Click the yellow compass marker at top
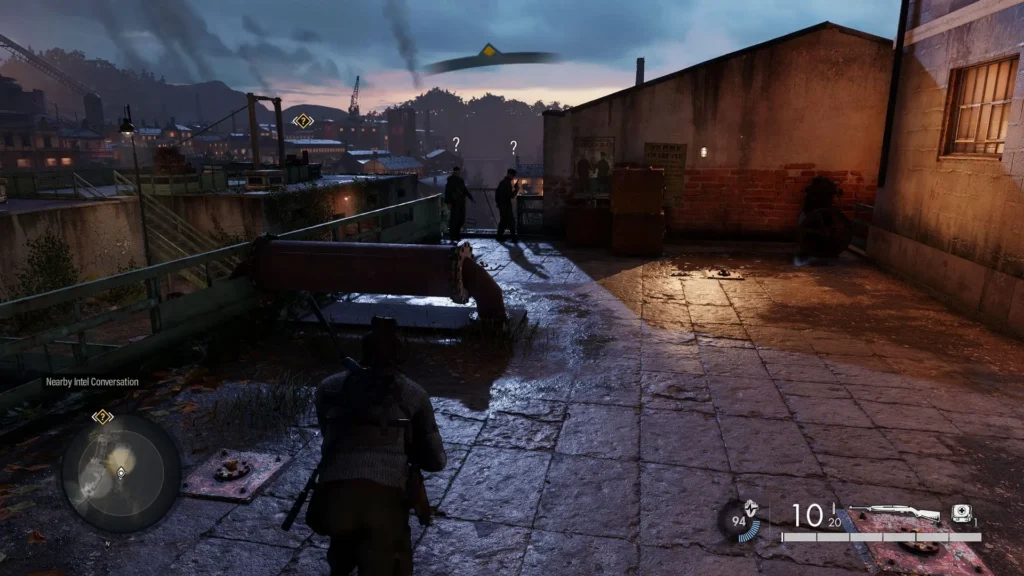This screenshot has width=1024, height=576. point(488,50)
